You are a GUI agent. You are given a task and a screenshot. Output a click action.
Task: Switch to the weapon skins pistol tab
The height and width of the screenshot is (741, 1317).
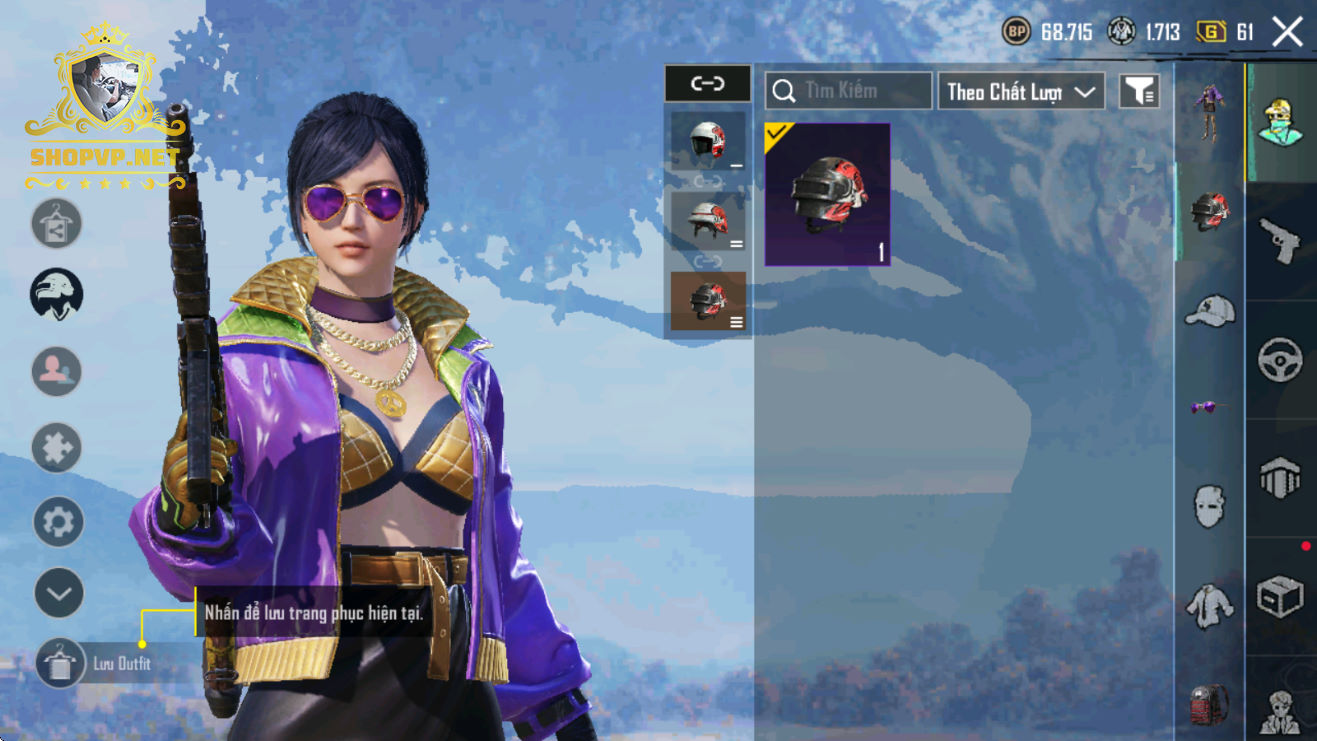[x=1281, y=242]
